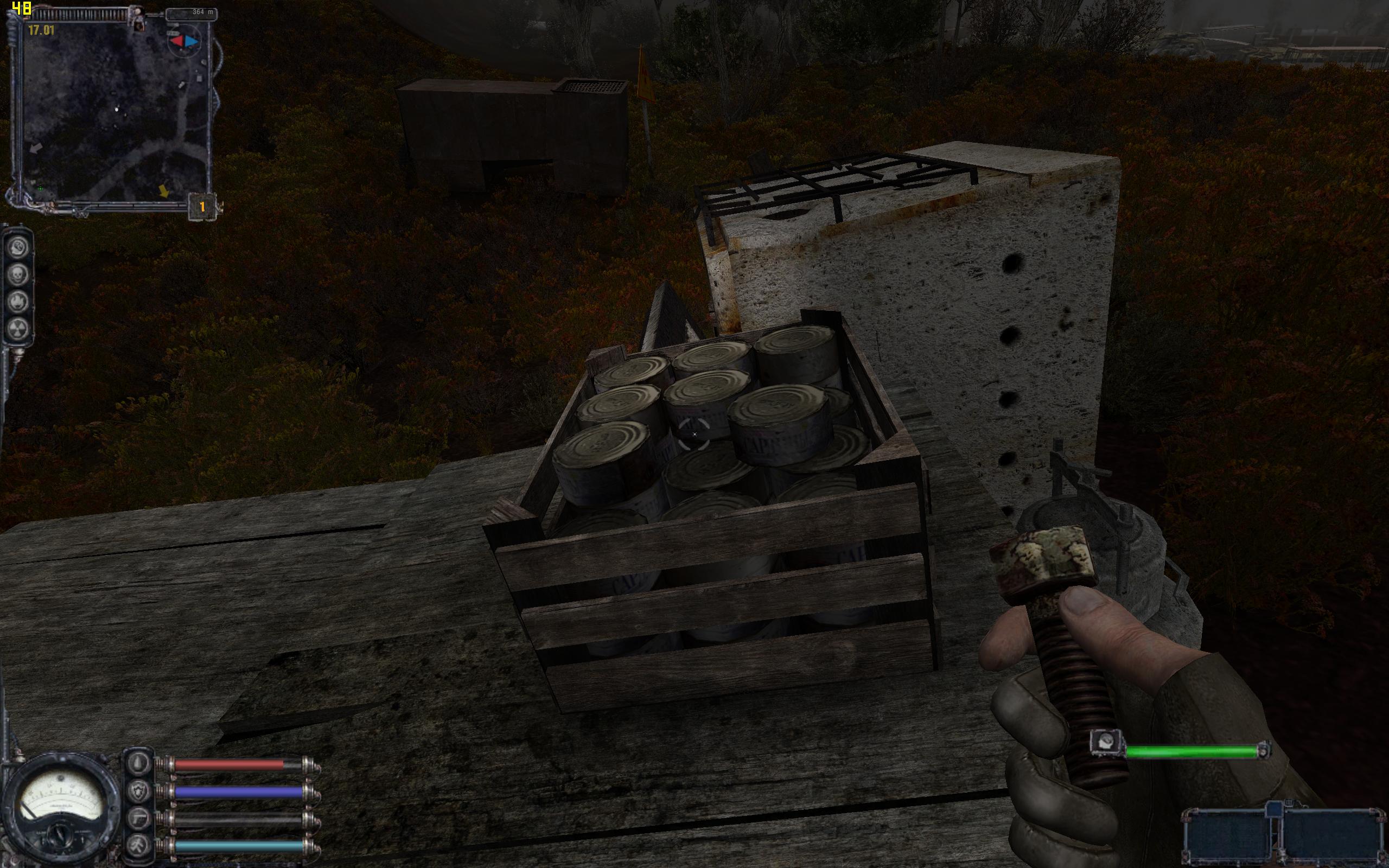Select the shield armor icon
The image size is (1389, 868).
click(x=138, y=791)
